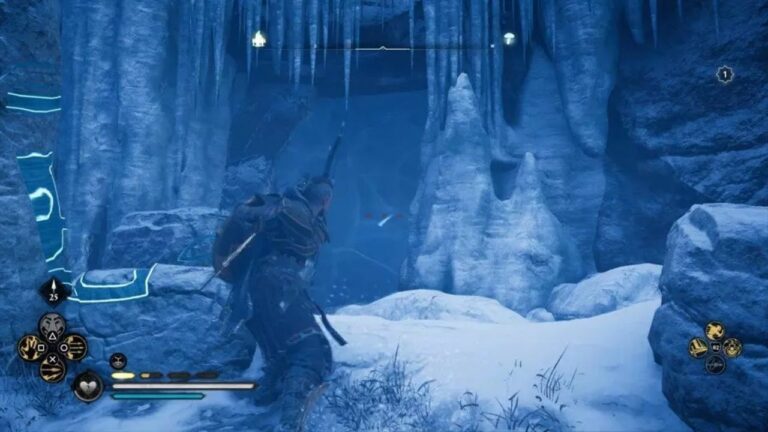This screenshot has width=768, height=432.
Task: Activate the dimmed melee ability icon
Action: (715, 364)
